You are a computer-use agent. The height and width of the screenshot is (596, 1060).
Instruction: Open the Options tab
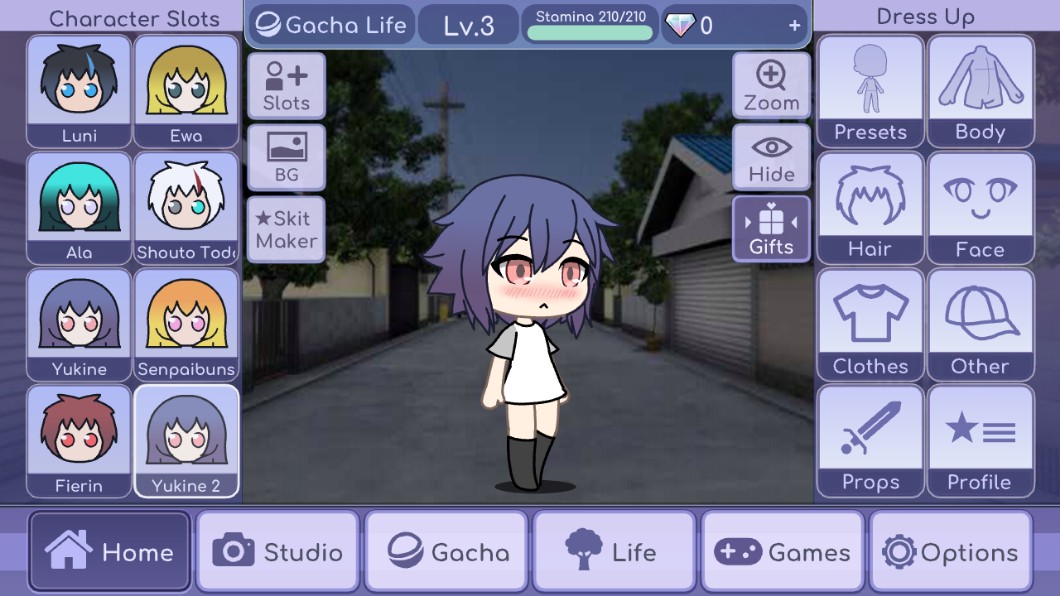point(950,552)
